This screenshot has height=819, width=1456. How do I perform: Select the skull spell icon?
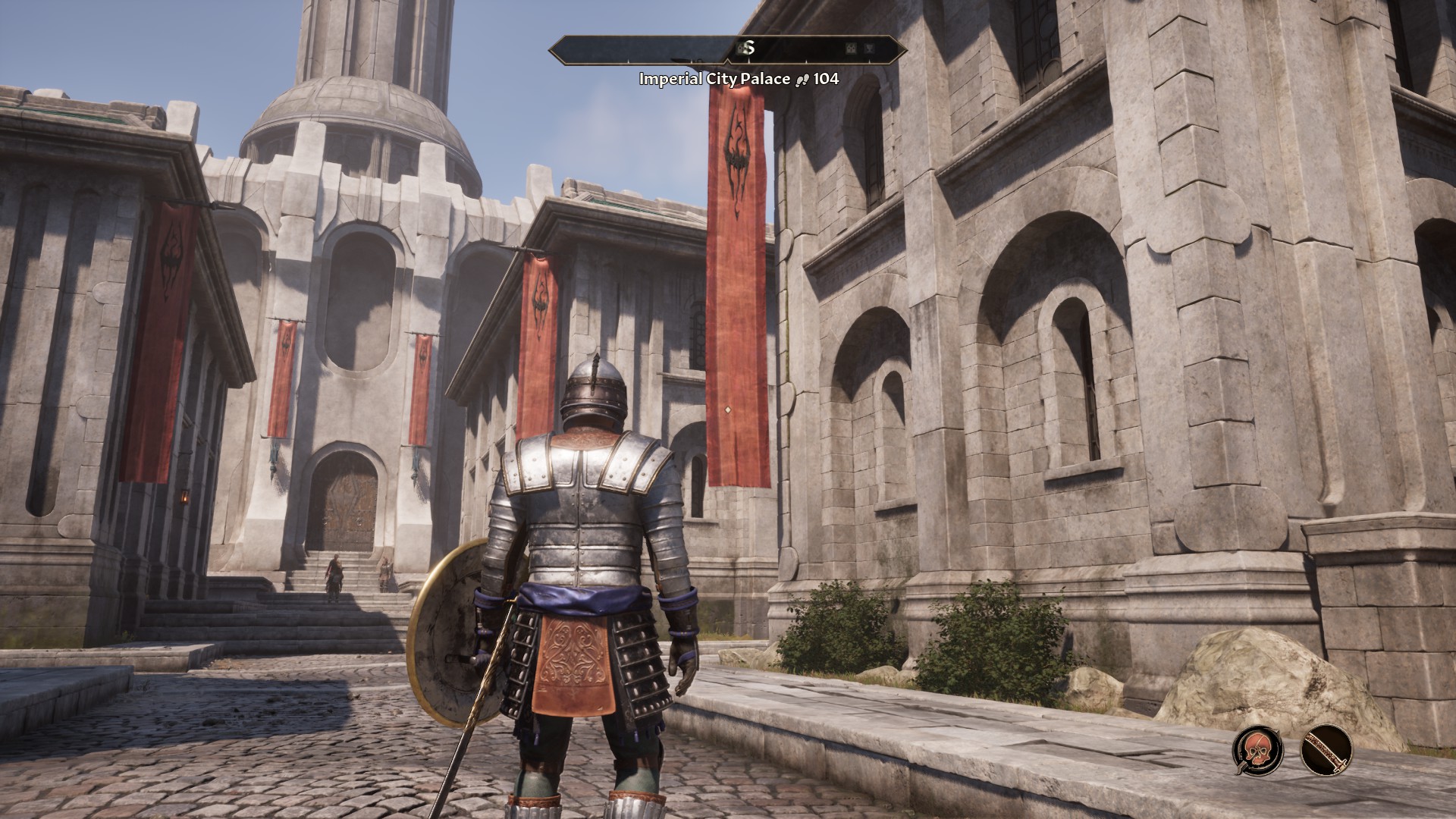point(1258,750)
